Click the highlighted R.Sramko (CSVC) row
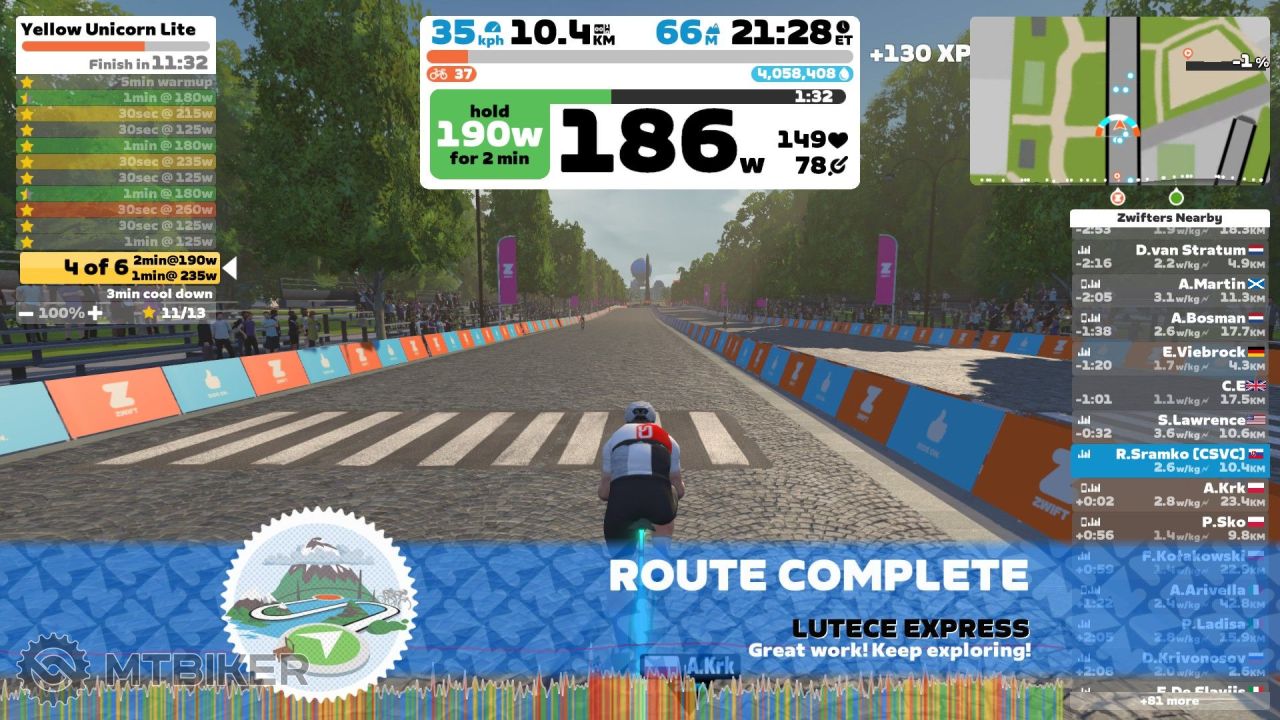This screenshot has height=720, width=1280. (x=1169, y=461)
